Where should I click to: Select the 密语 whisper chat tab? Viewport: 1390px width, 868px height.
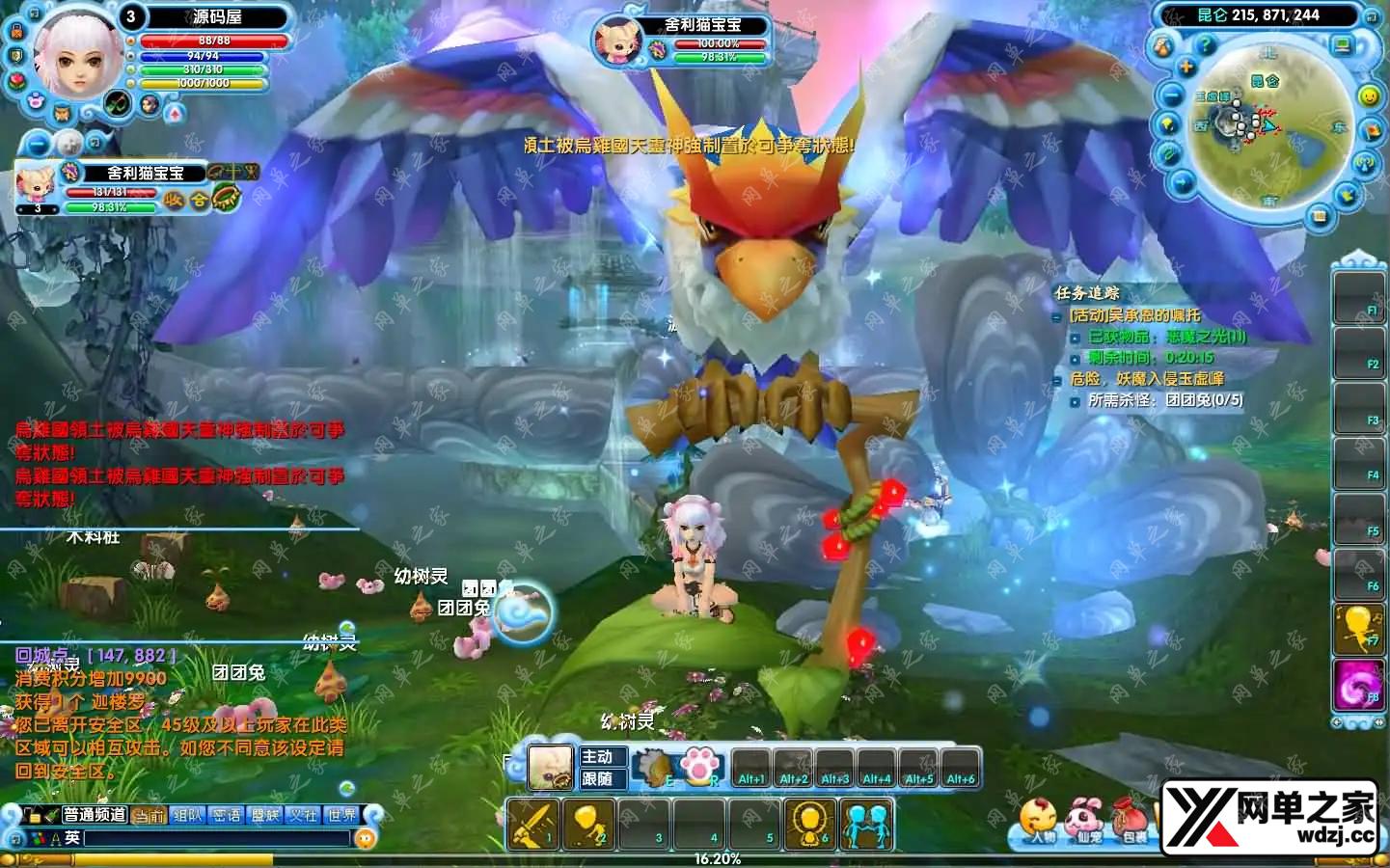click(x=227, y=815)
